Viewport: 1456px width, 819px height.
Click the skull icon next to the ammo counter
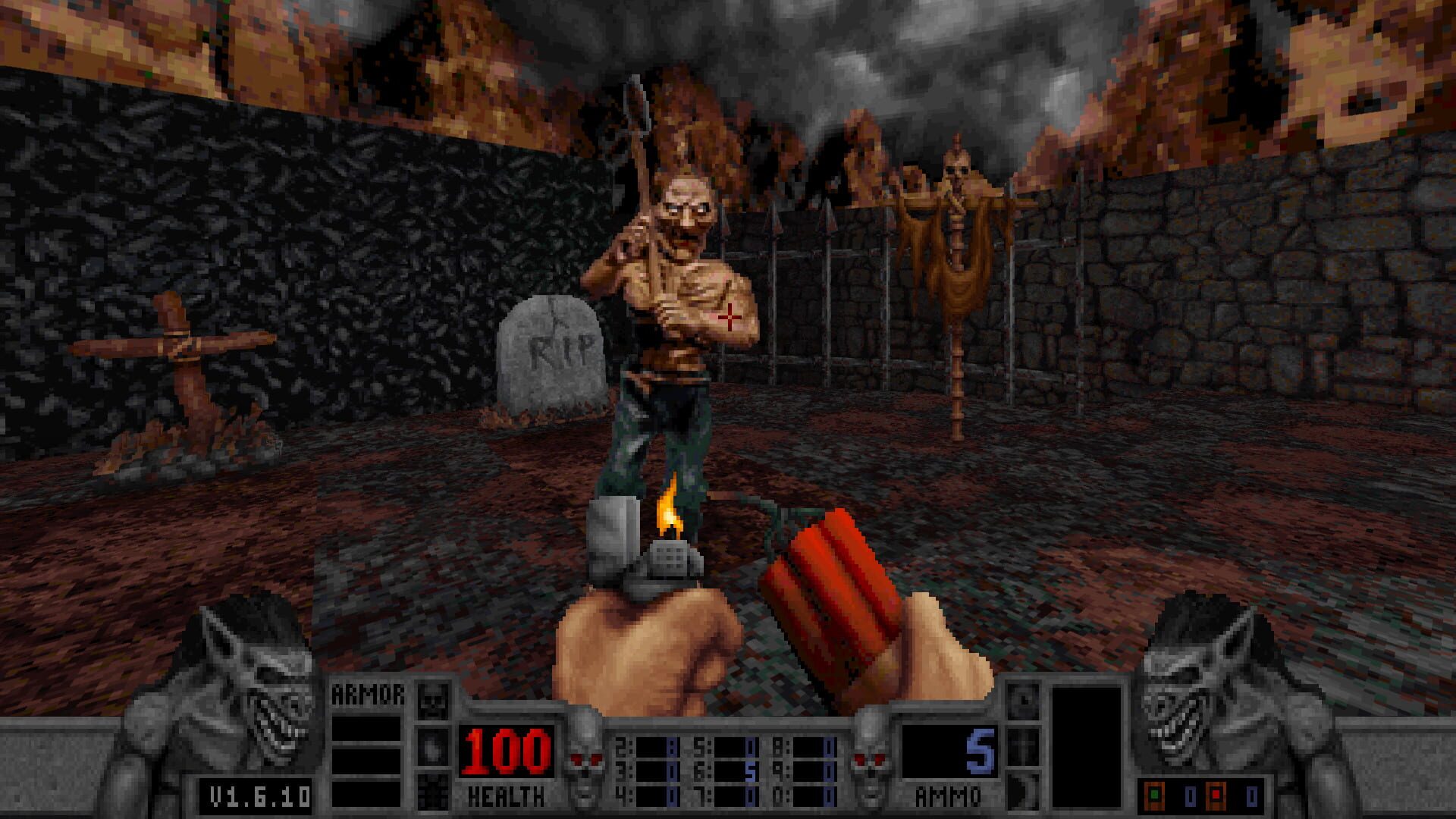[x=870, y=758]
